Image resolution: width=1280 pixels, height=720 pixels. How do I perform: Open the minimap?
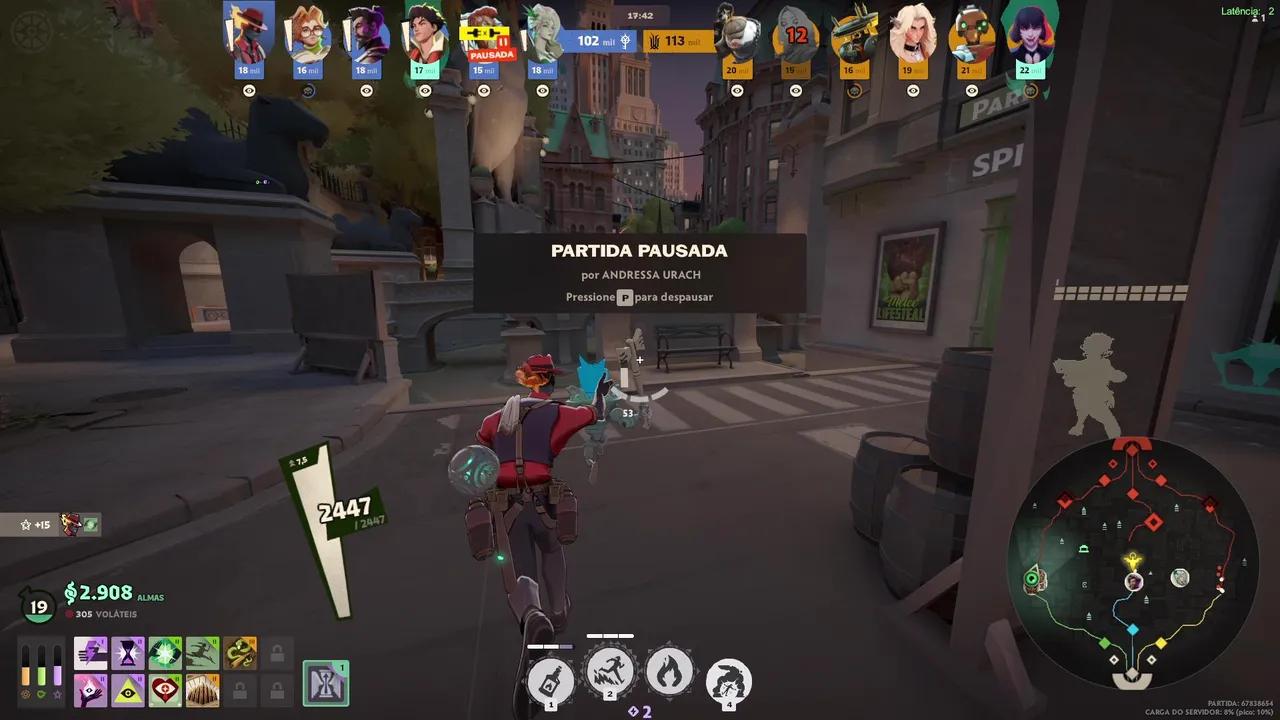click(x=1132, y=562)
